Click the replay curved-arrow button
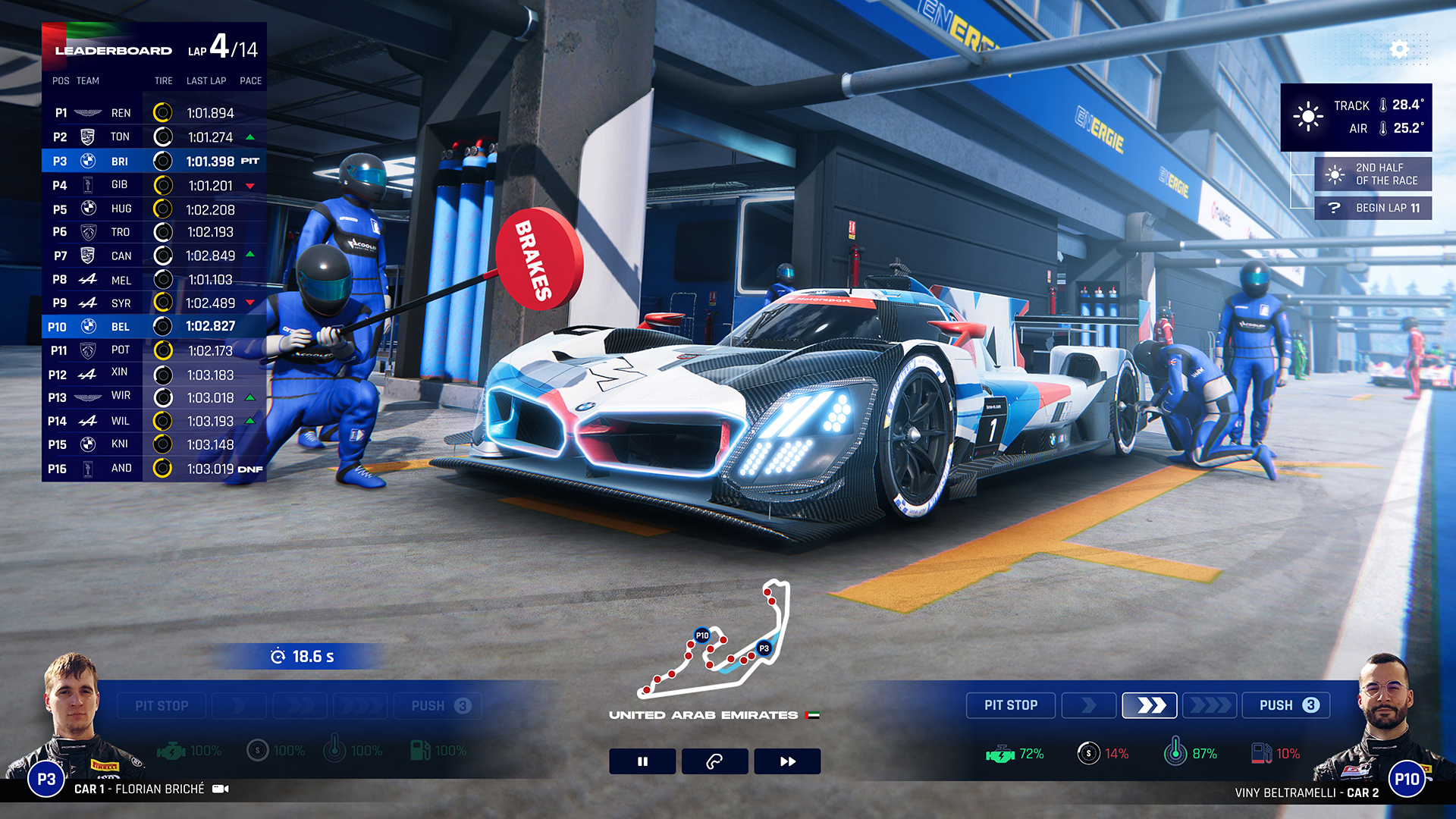The height and width of the screenshot is (819, 1456). [x=714, y=761]
